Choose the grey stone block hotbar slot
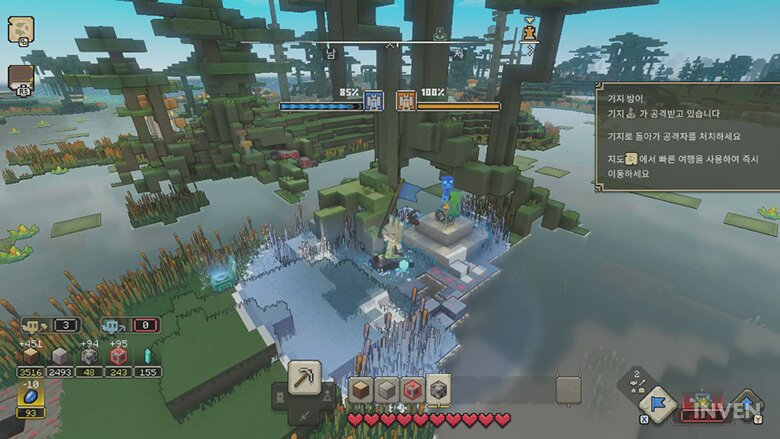This screenshot has width=780, height=439. click(x=385, y=390)
